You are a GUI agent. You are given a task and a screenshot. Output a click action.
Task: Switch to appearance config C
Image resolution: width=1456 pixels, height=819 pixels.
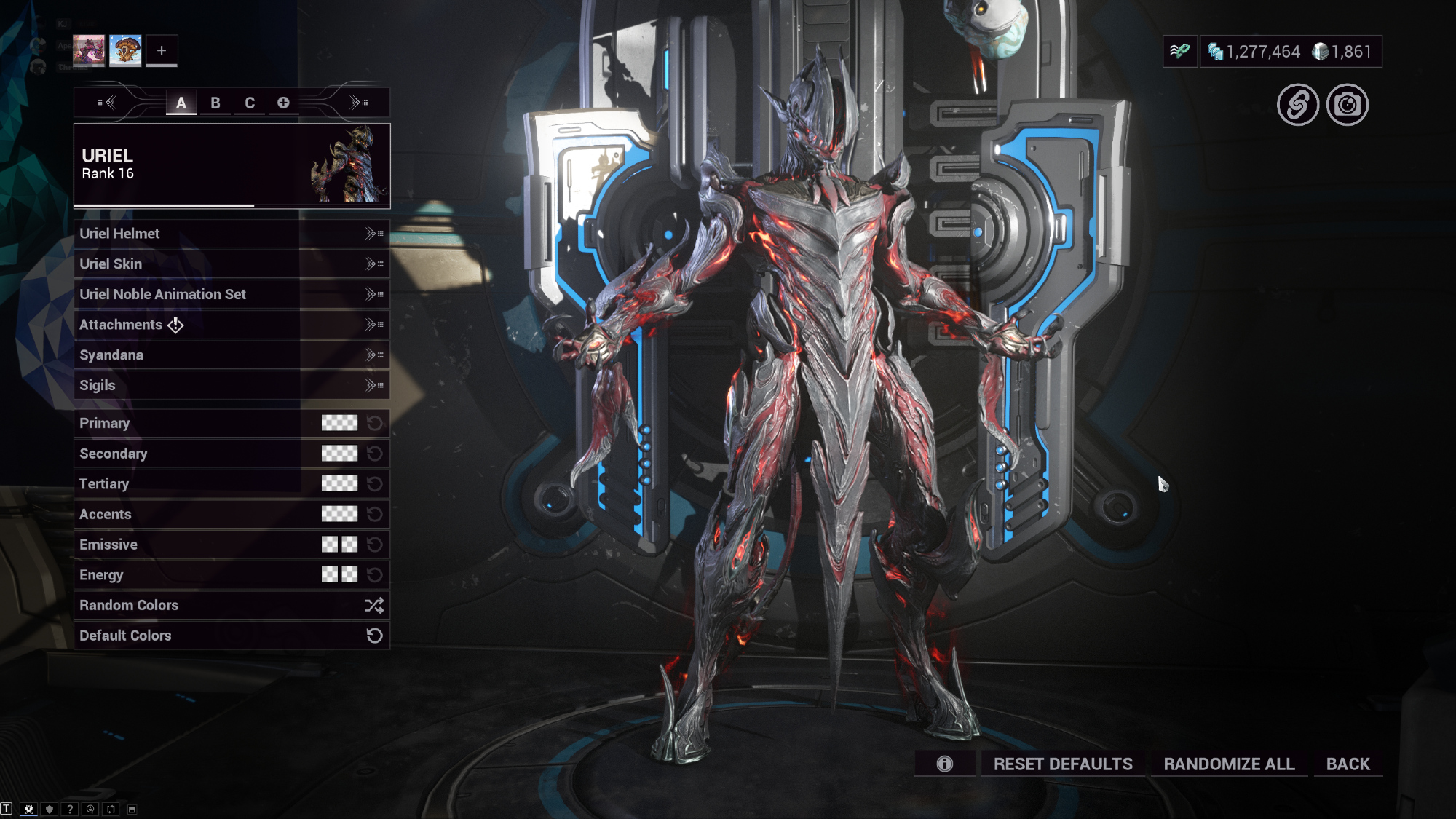(250, 103)
